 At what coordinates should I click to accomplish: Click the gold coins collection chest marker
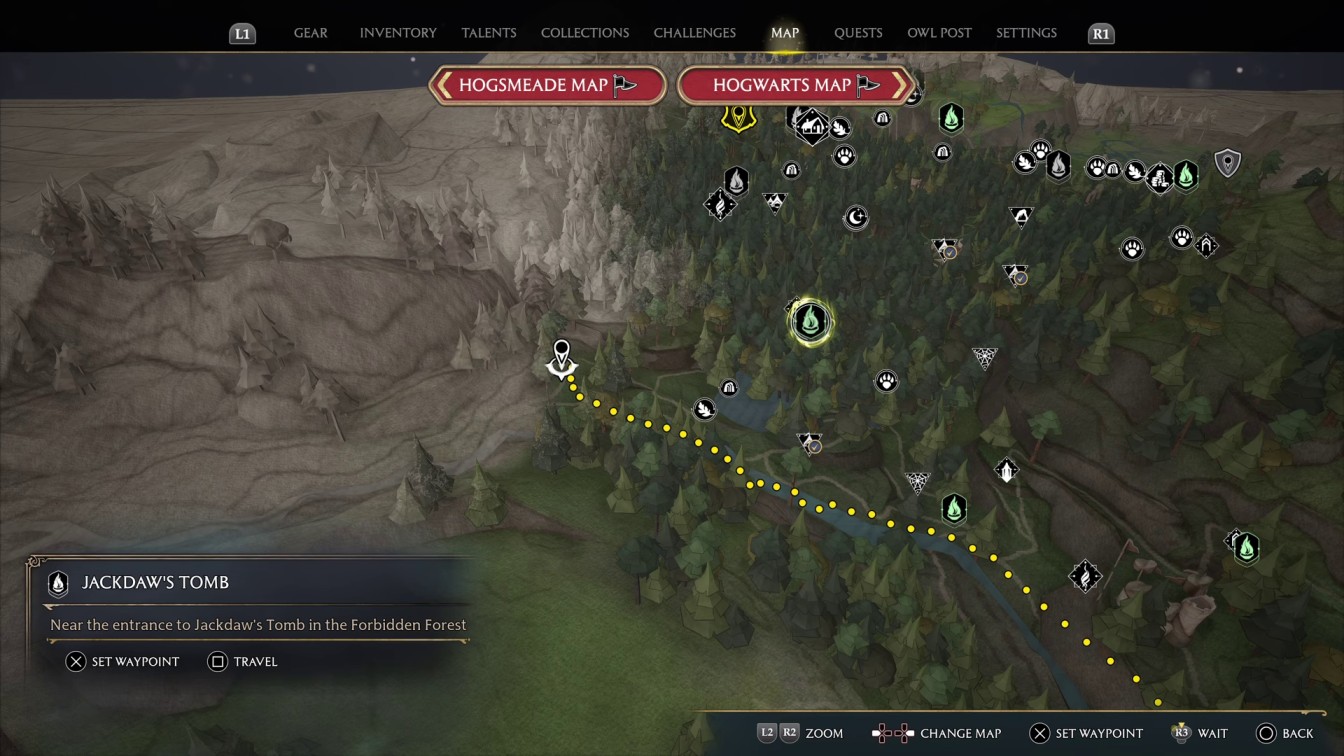[1159, 180]
